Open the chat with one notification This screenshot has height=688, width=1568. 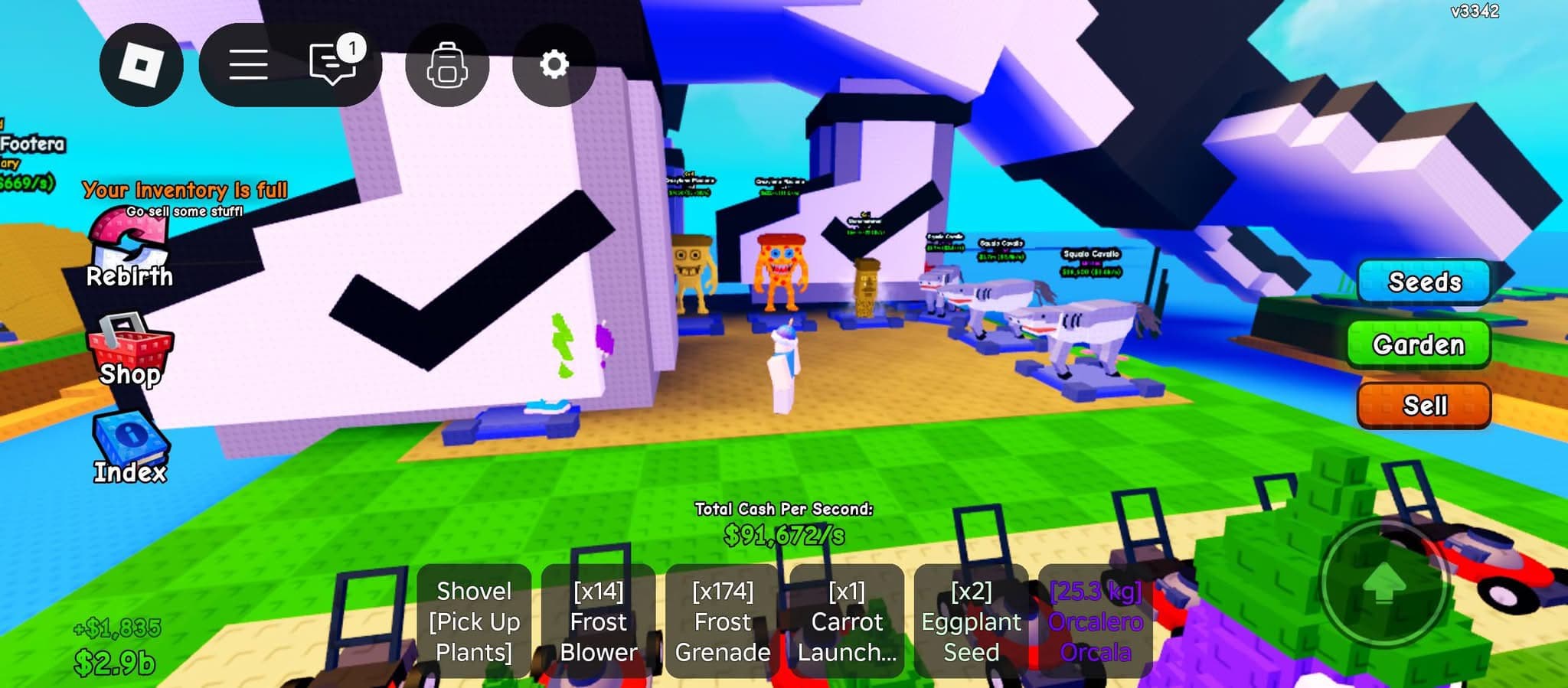coord(333,64)
